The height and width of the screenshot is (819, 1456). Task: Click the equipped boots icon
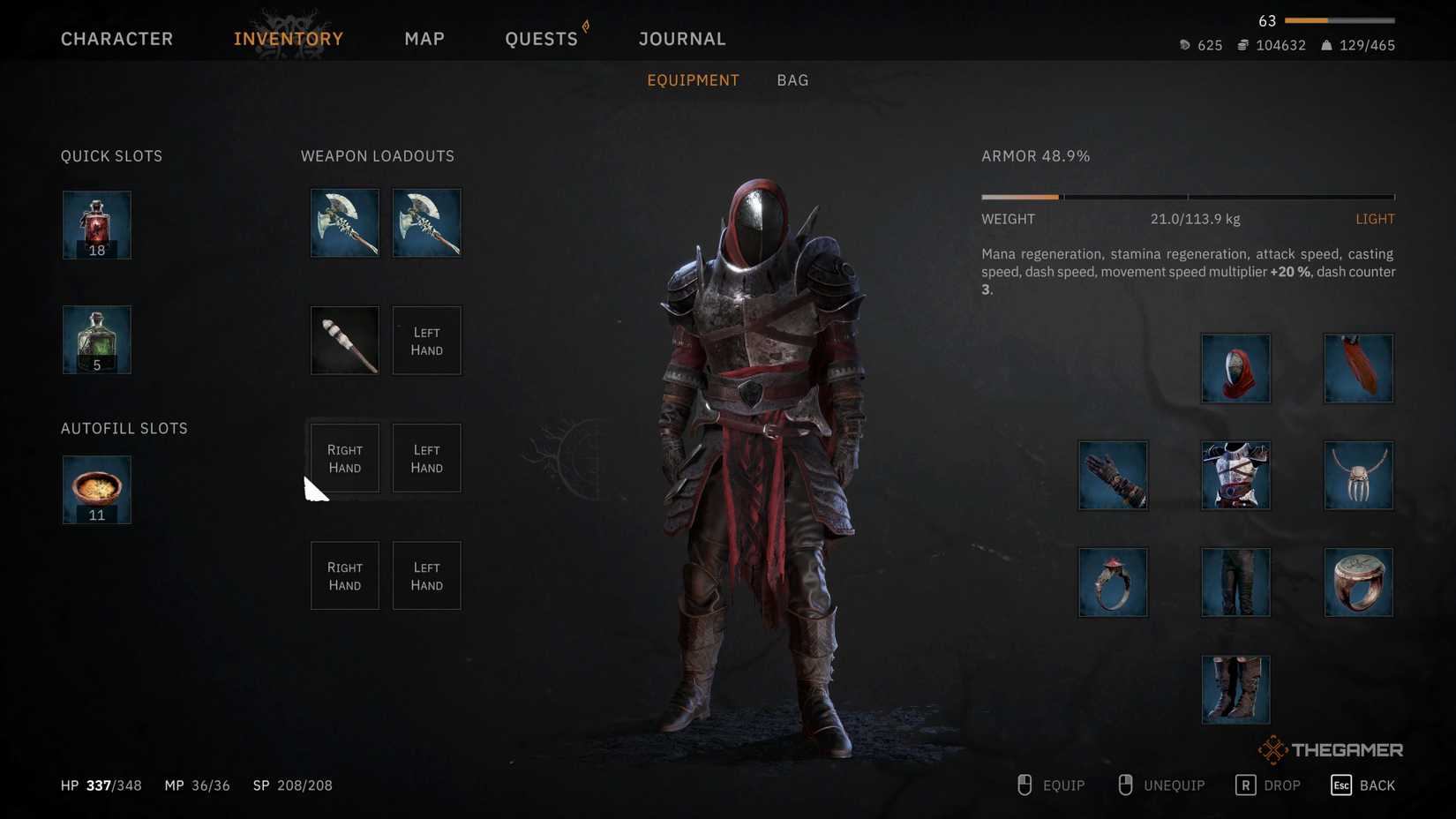pos(1235,688)
